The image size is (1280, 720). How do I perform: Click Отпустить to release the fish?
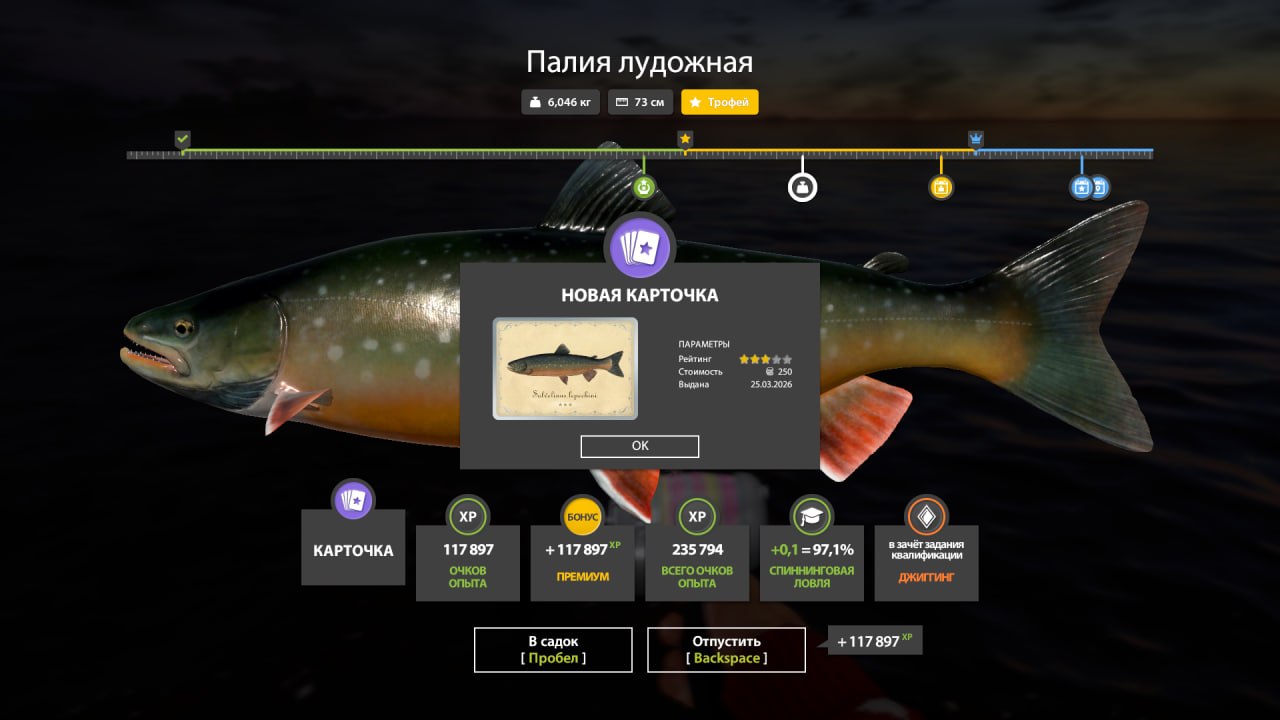tap(726, 649)
